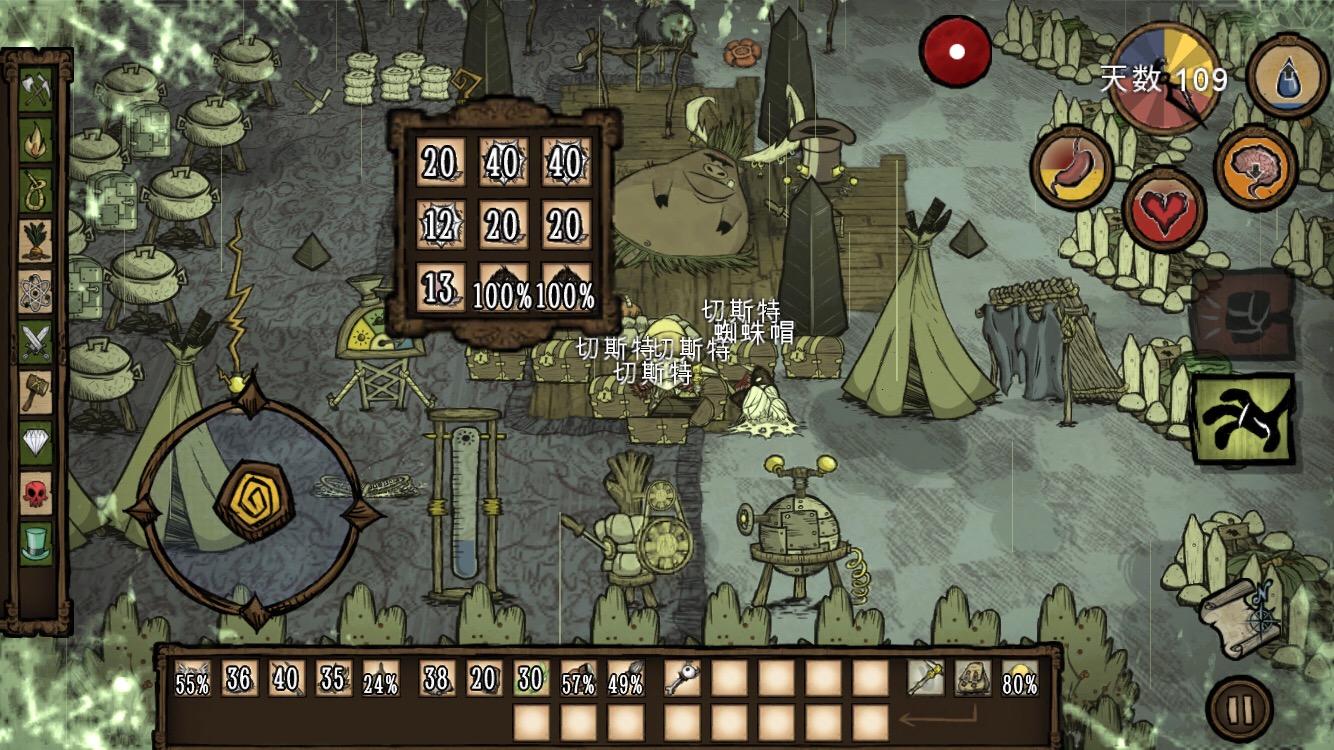The height and width of the screenshot is (750, 1334).
Task: Open the Food farming crafting tab
Action: 36,241
